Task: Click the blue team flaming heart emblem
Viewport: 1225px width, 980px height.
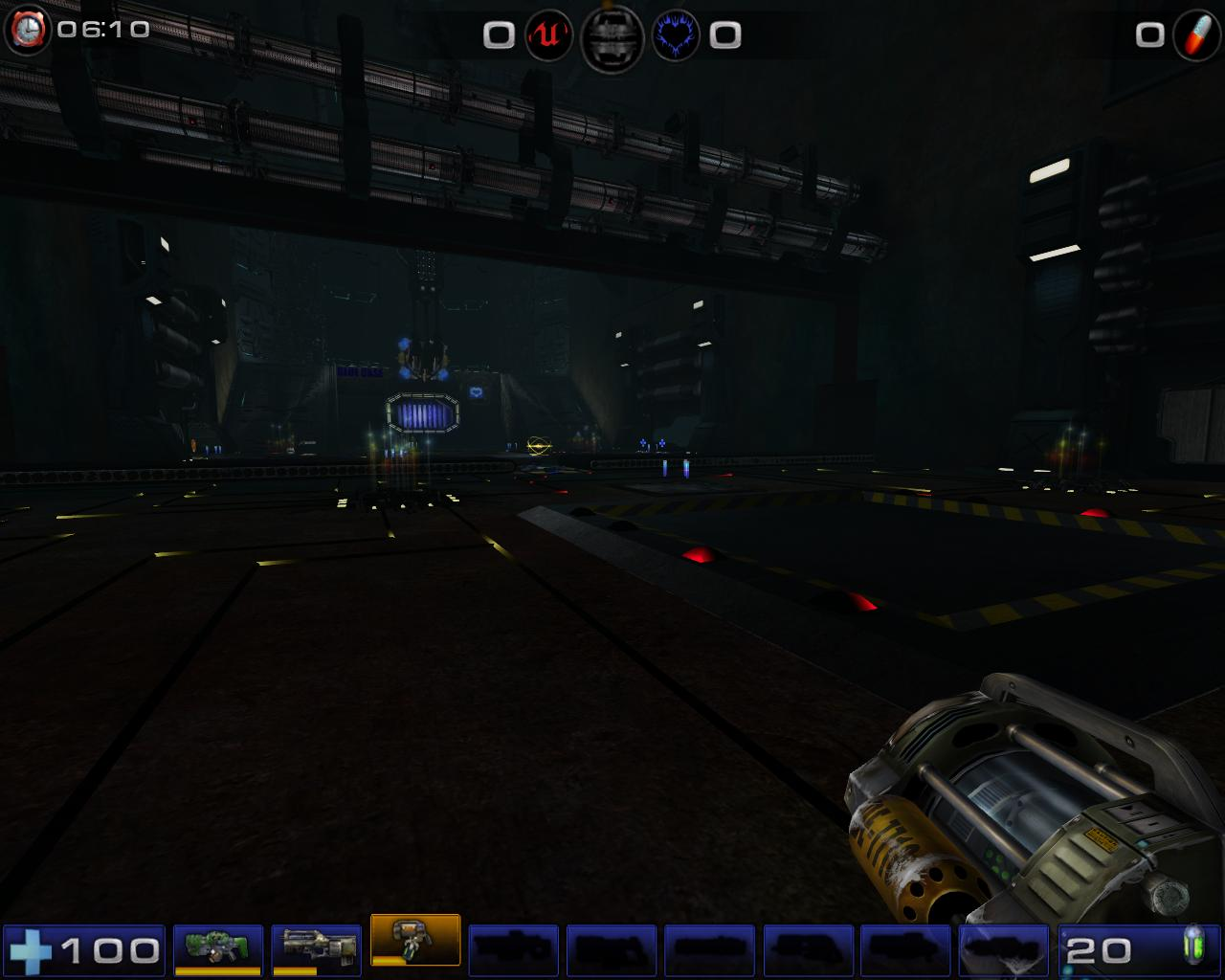Action: pos(676,36)
